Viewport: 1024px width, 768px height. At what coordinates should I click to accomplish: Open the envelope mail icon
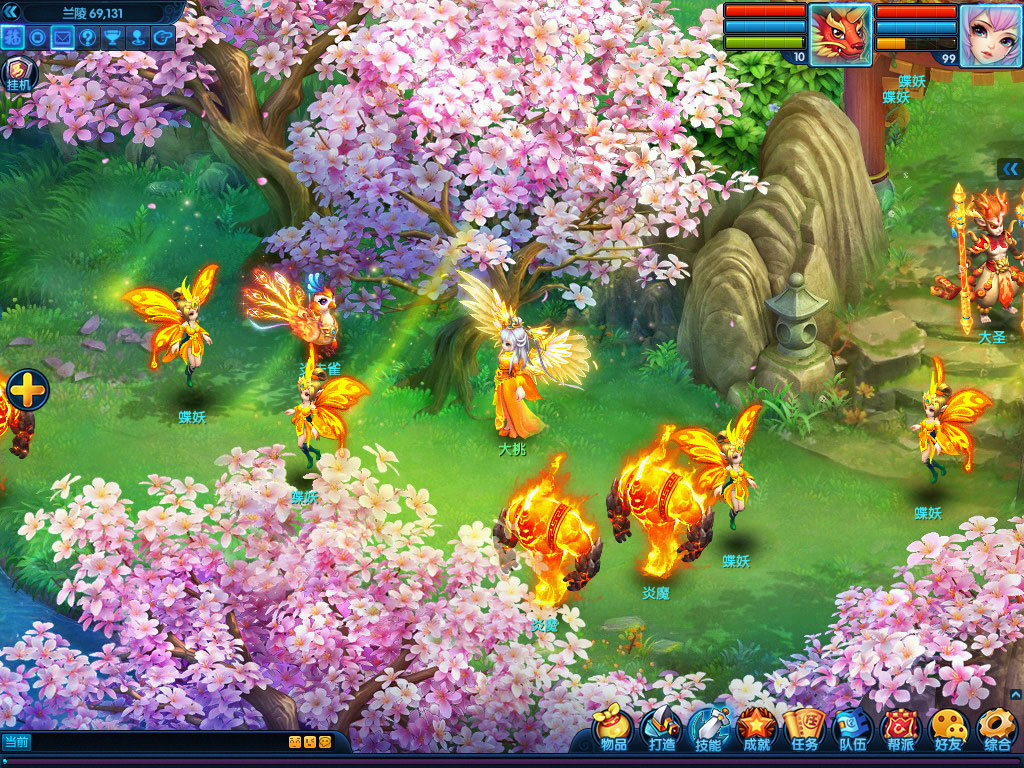click(62, 38)
